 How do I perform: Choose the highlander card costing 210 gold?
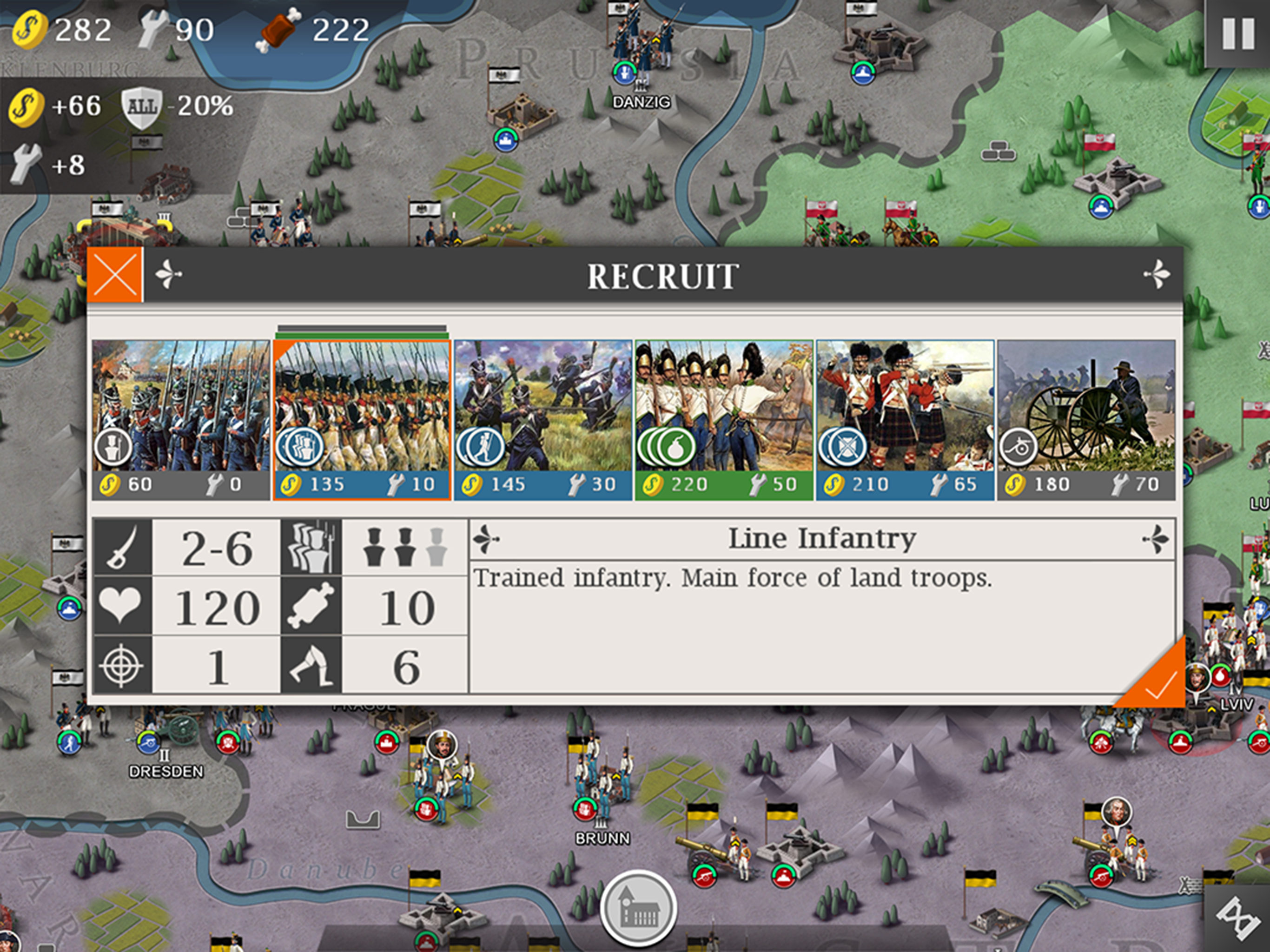(x=905, y=419)
